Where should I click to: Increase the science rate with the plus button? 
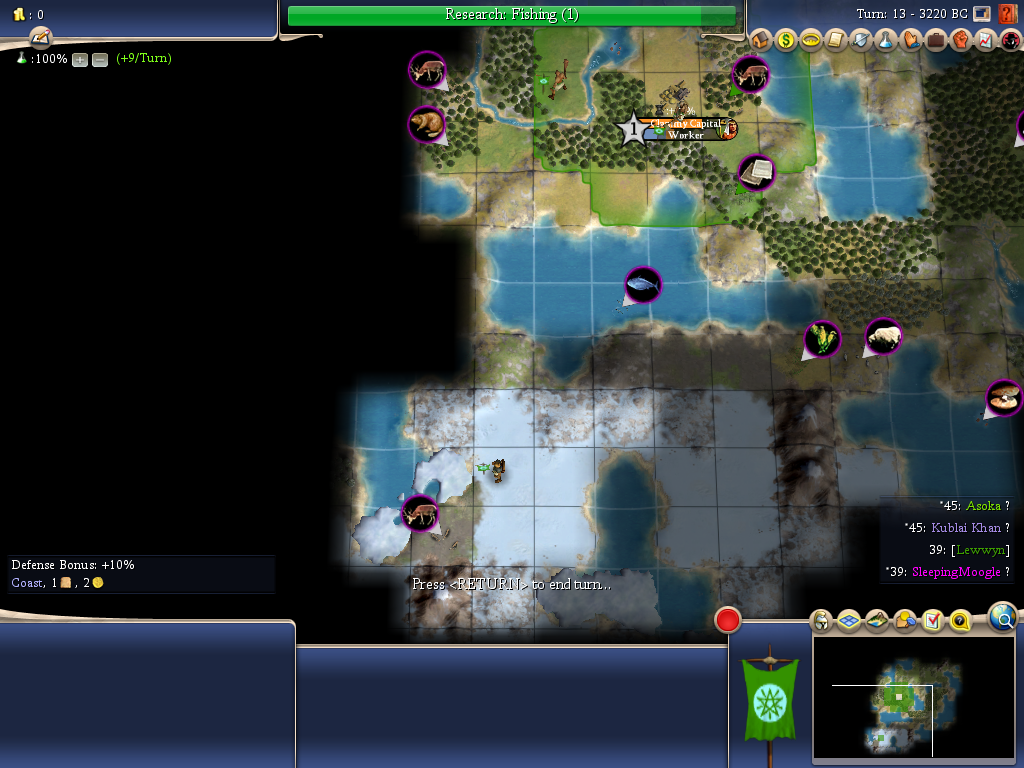80,59
